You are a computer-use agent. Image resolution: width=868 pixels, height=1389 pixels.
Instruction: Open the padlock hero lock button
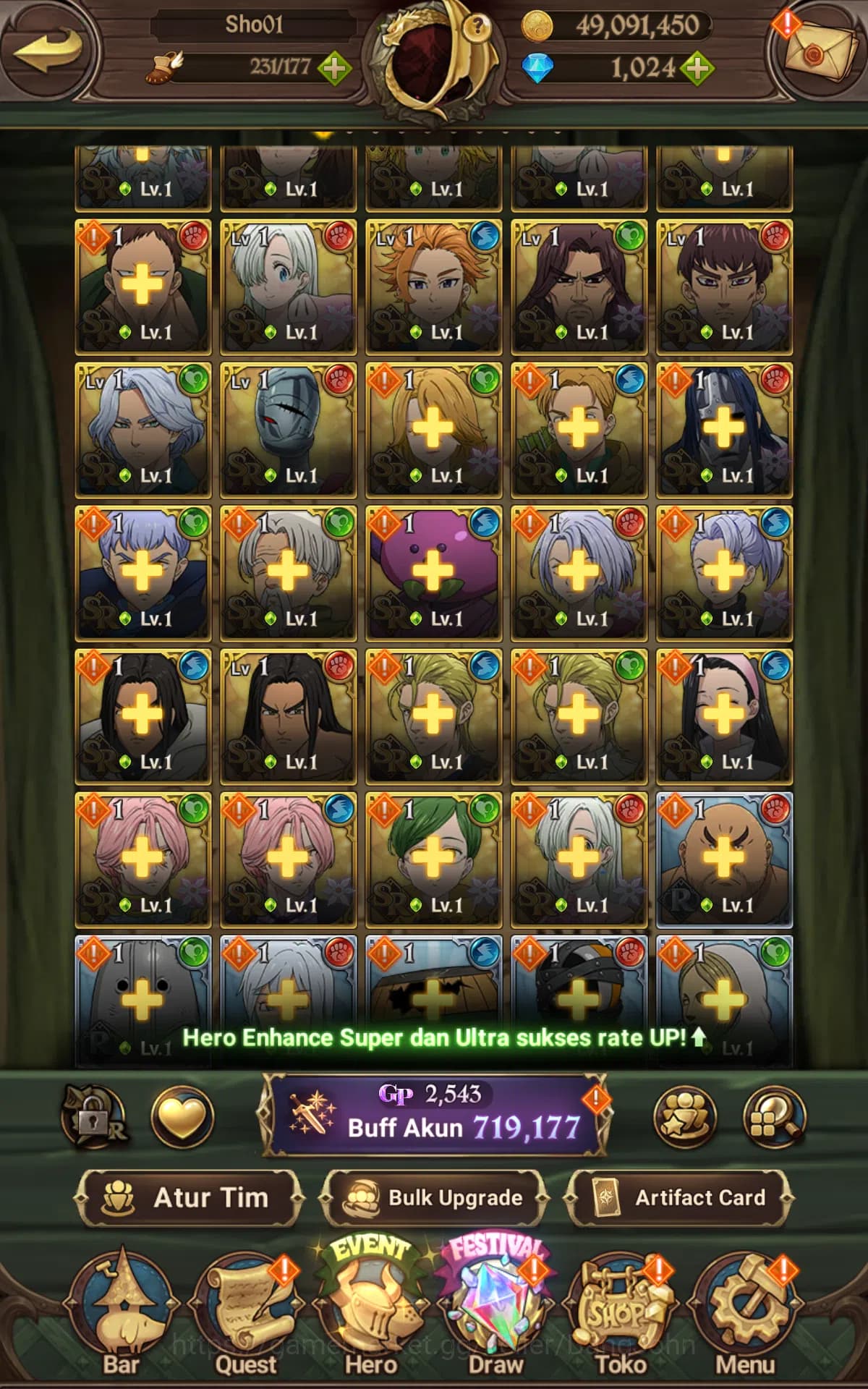pos(94,1117)
